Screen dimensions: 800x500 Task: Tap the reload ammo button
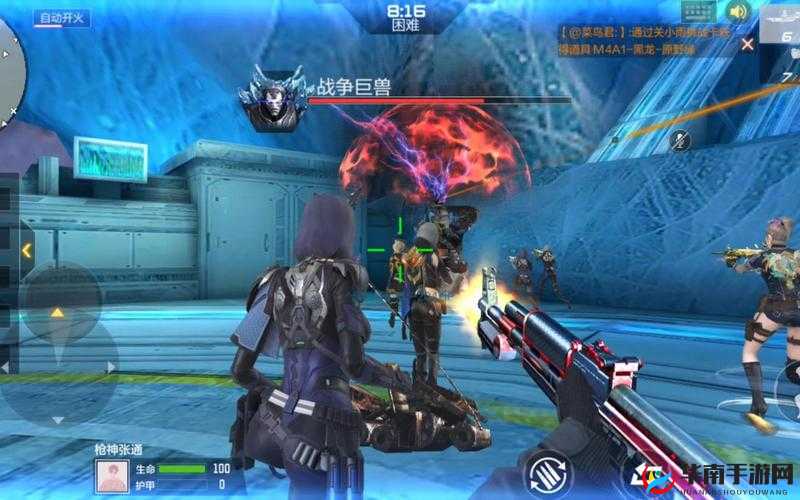pyautogui.click(x=550, y=474)
